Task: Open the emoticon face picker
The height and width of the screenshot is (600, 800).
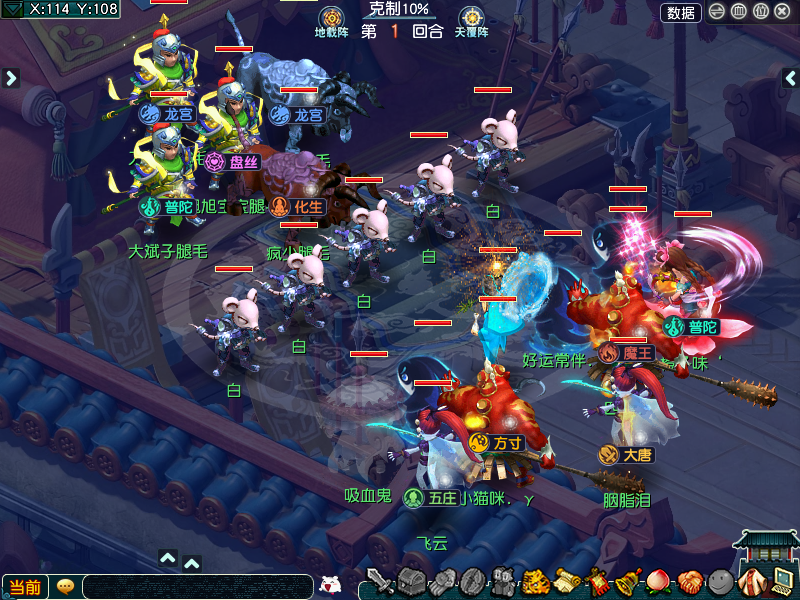Action: 331,585
